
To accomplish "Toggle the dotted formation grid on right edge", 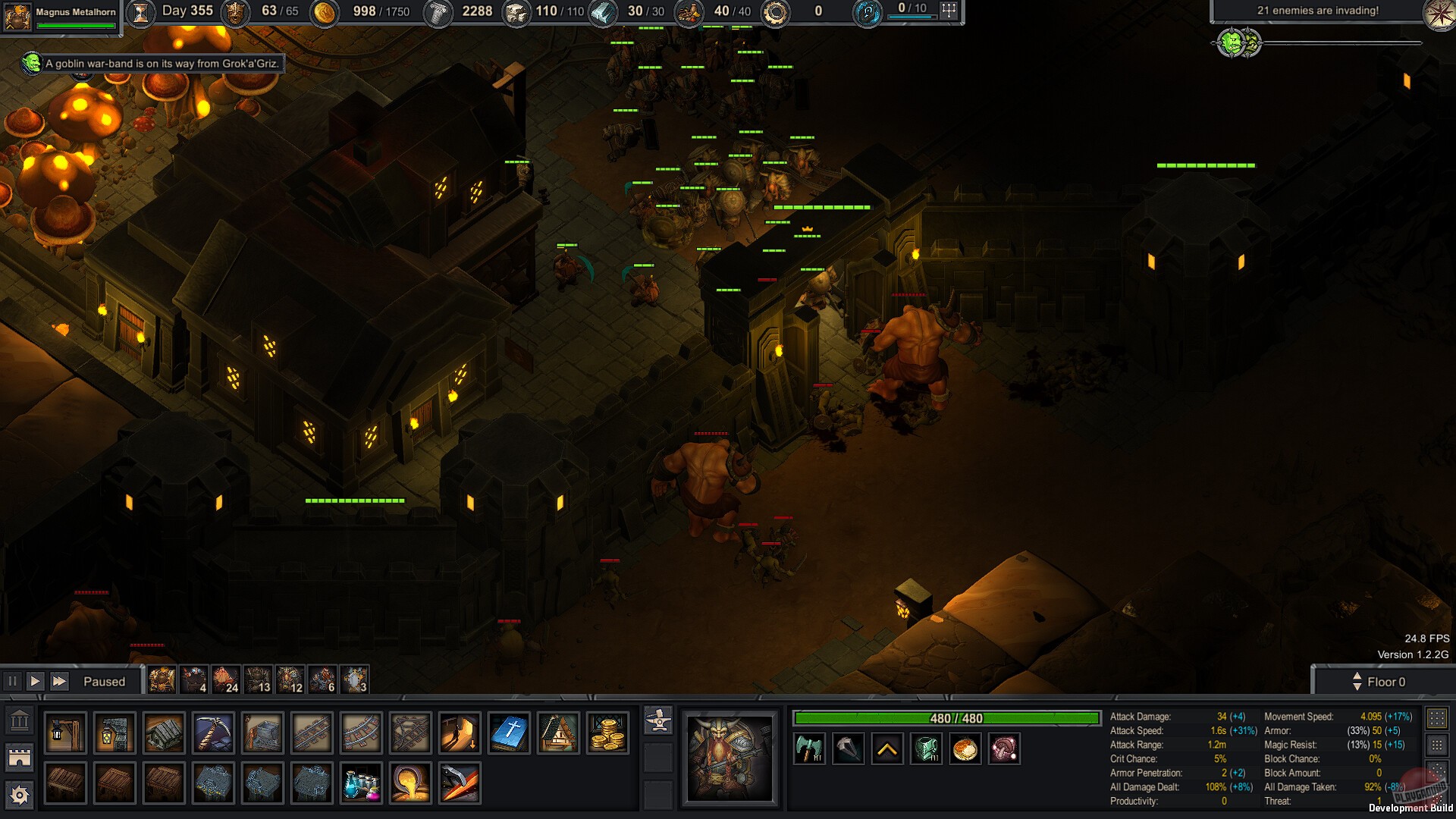I will coord(1438,717).
